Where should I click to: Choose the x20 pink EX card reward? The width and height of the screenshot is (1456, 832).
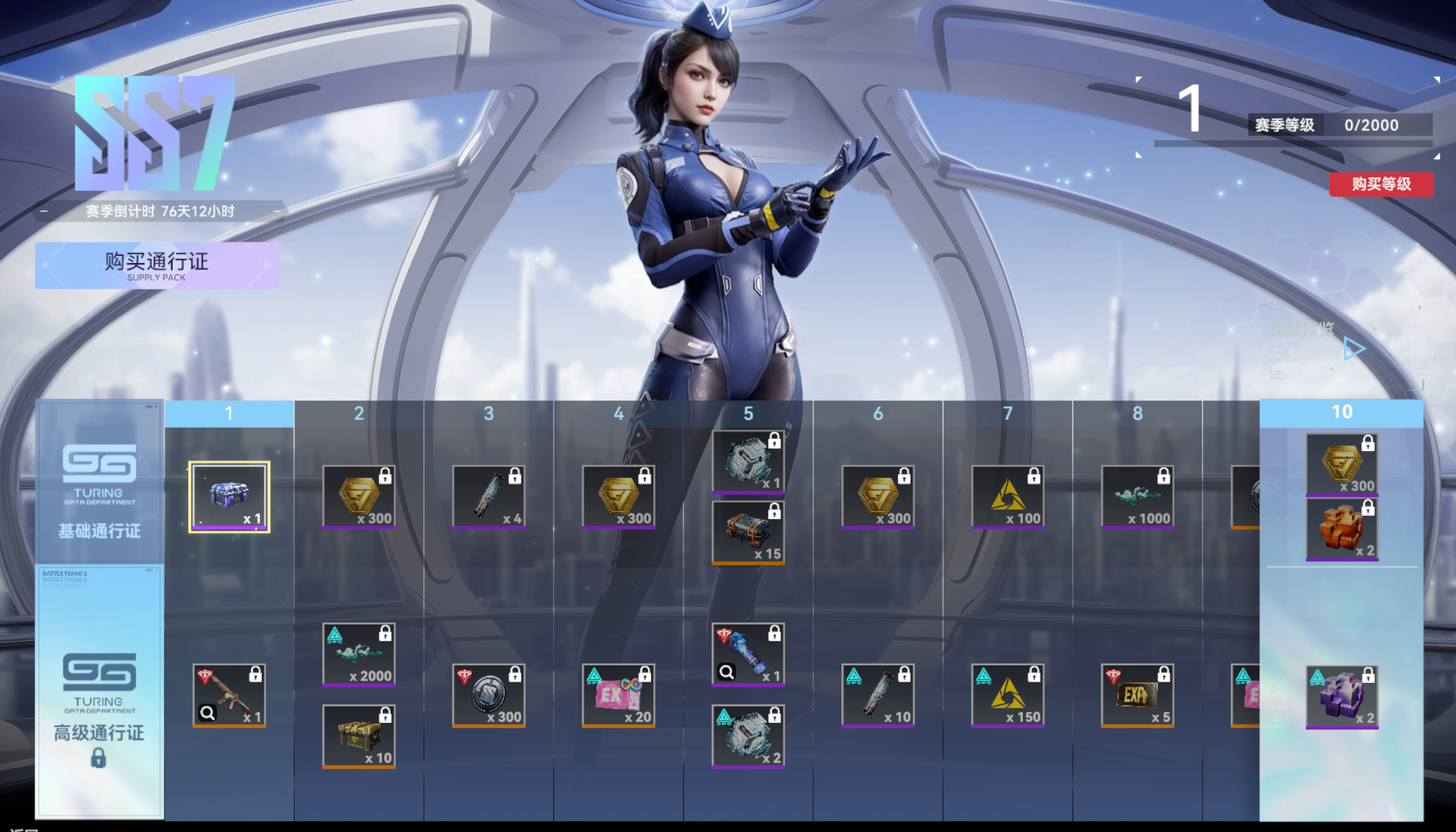(618, 695)
